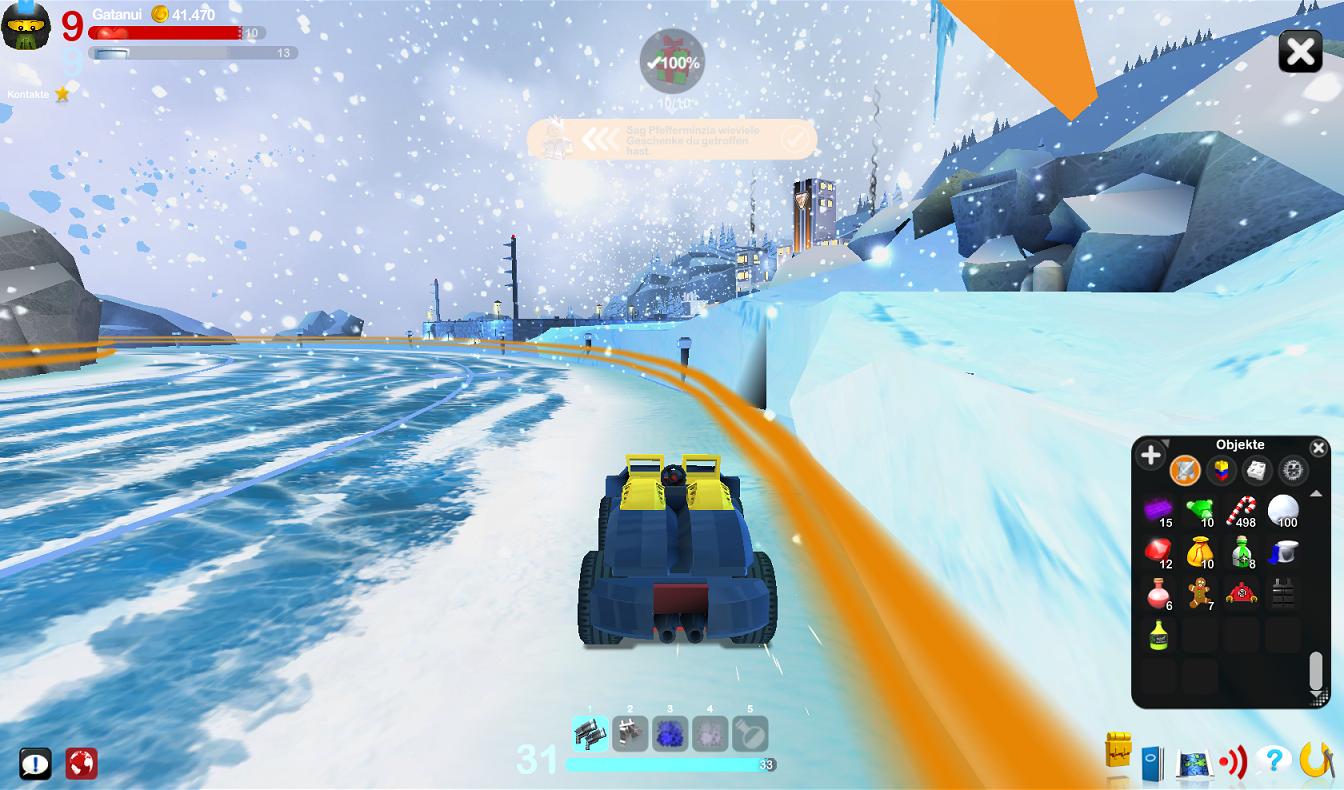Select hotbar slot 3 with blue dust
The image size is (1344, 790).
tap(669, 733)
